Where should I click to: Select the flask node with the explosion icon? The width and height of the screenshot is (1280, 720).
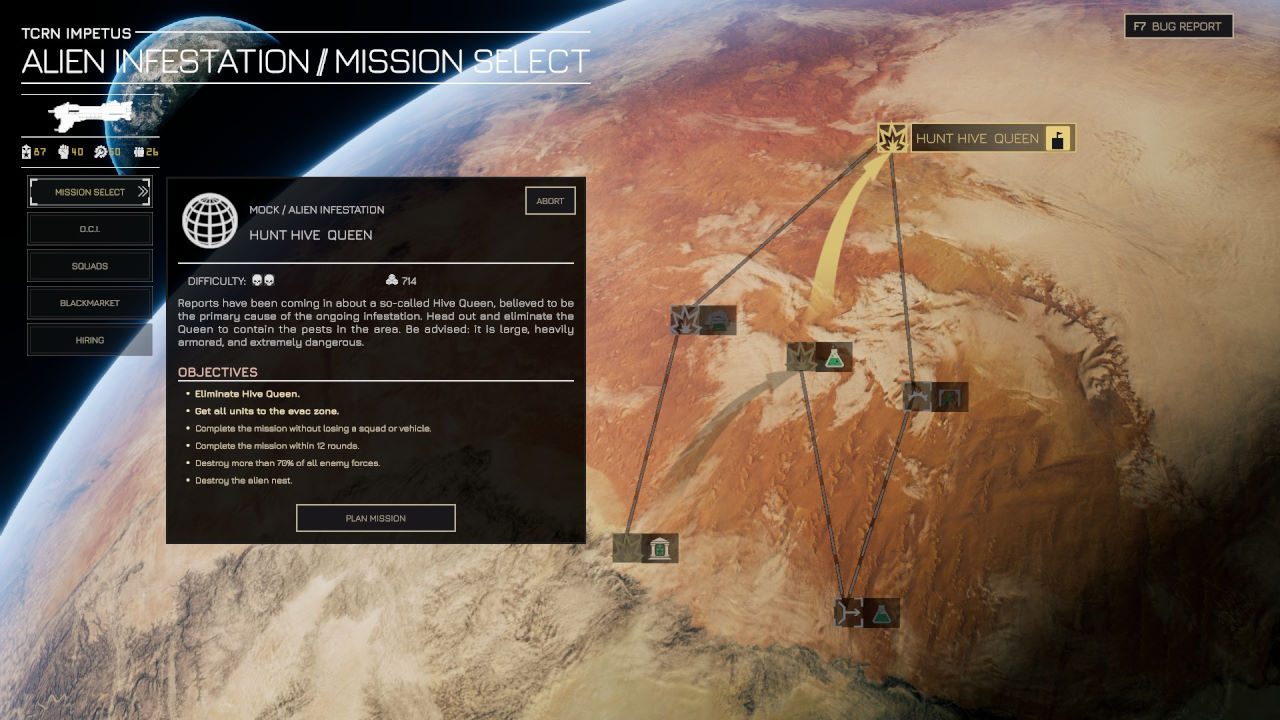pyautogui.click(x=820, y=357)
